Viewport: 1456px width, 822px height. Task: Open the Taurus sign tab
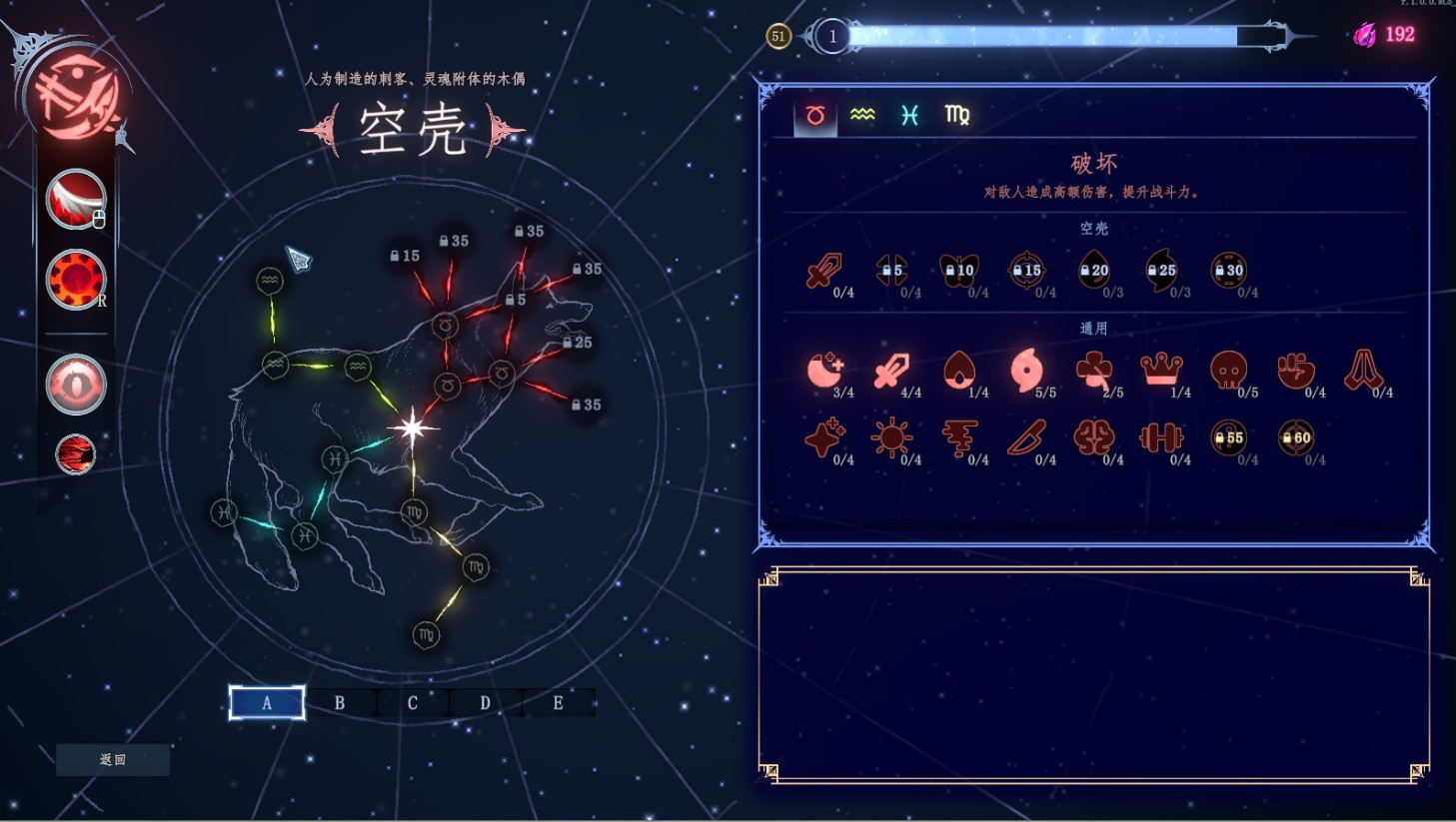click(815, 116)
